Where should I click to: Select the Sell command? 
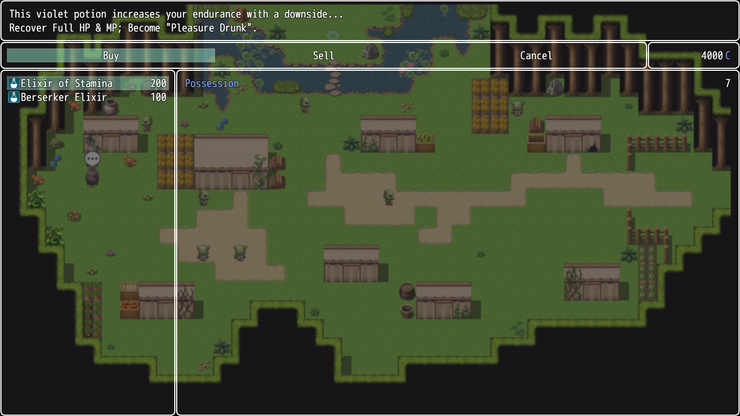pyautogui.click(x=323, y=56)
